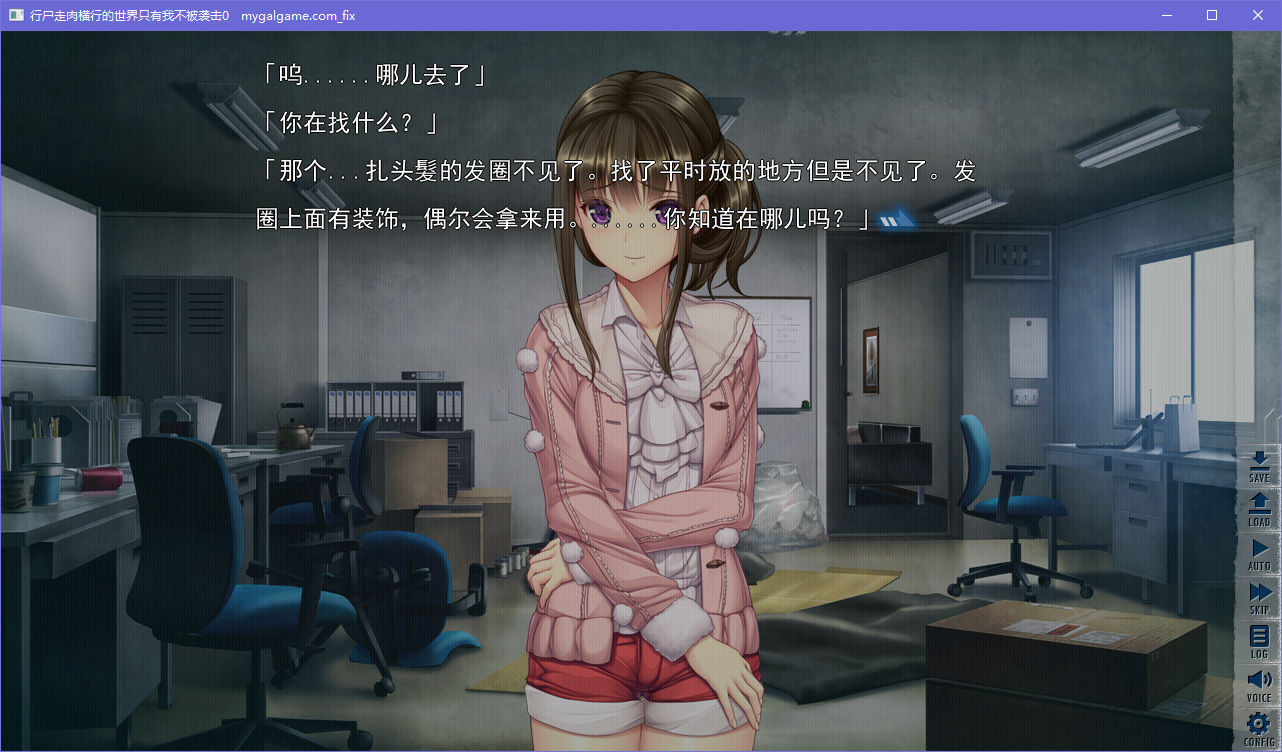Enable AUTO text advance
This screenshot has height=752, width=1282.
point(1259,554)
